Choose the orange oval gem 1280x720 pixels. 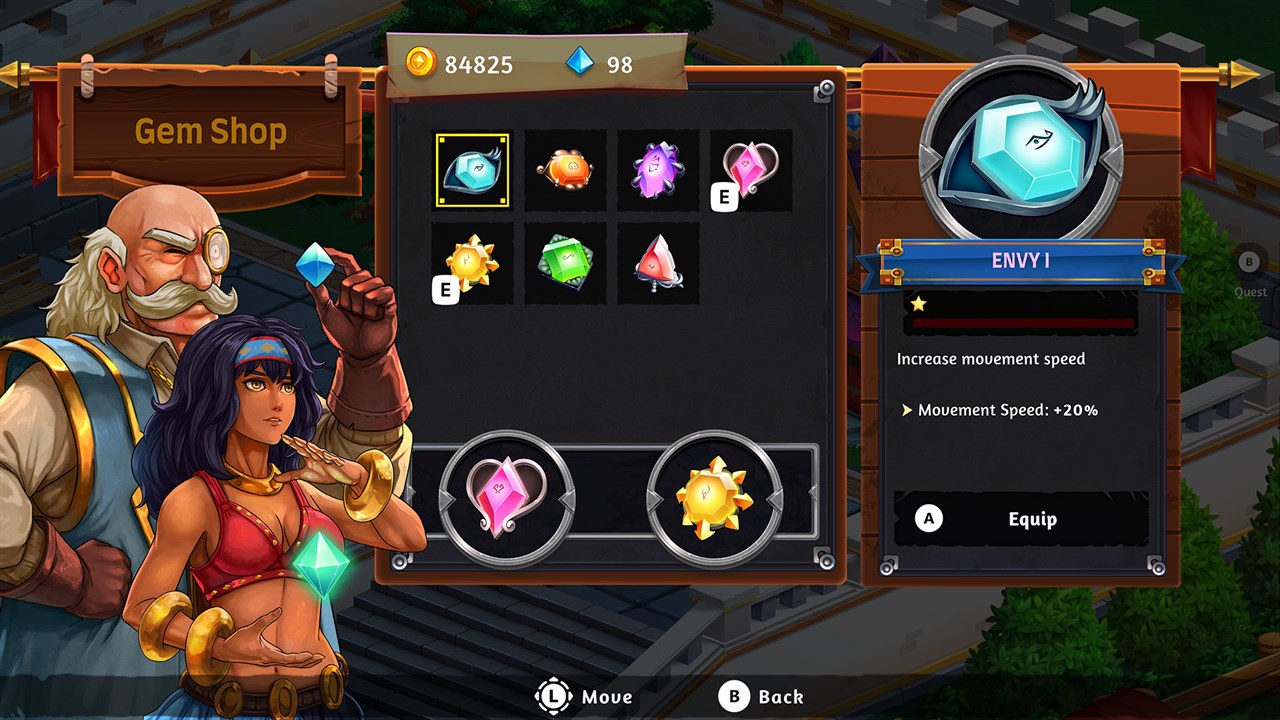(565, 170)
